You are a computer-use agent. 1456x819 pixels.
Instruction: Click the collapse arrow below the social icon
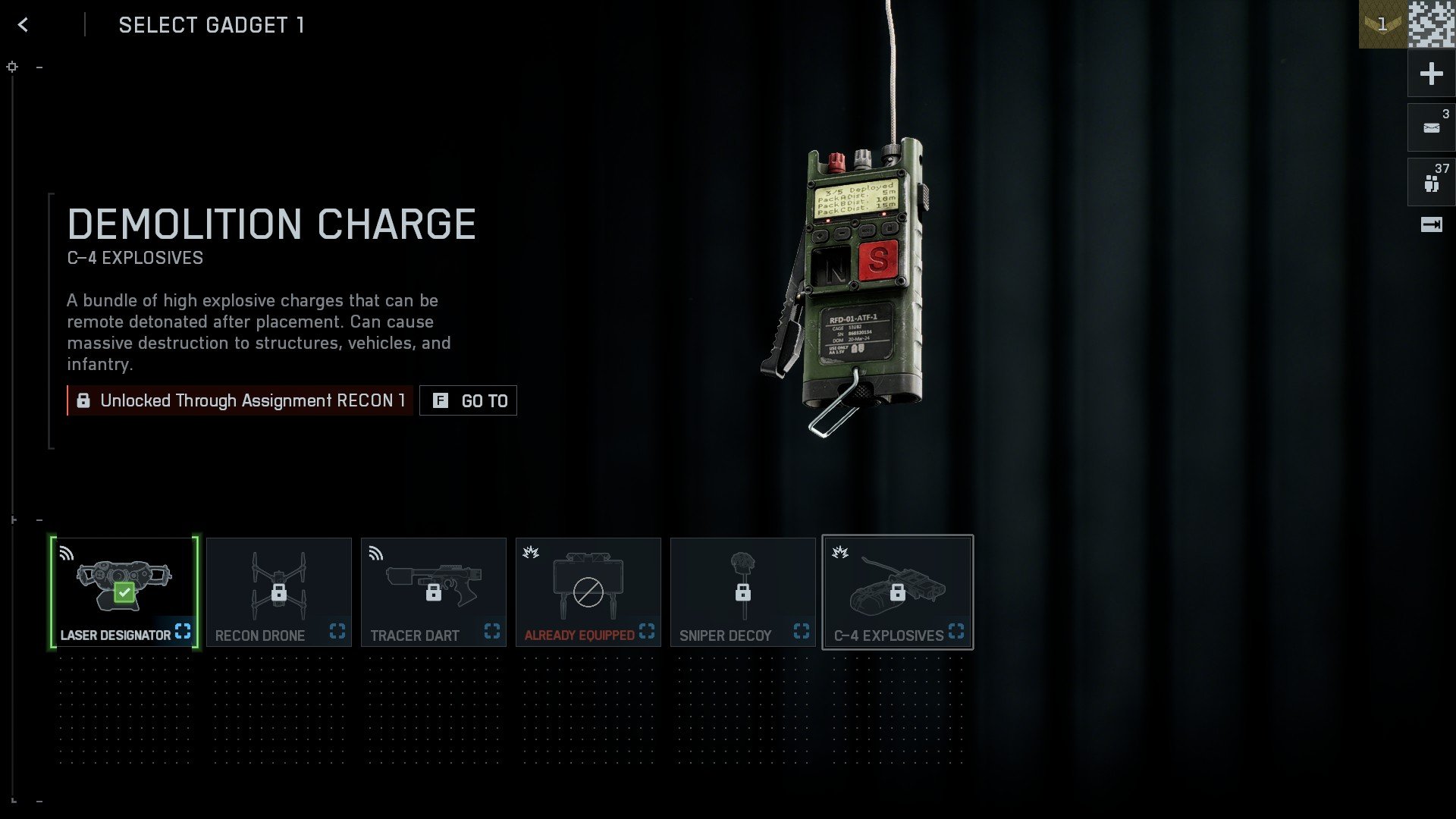[x=1430, y=224]
